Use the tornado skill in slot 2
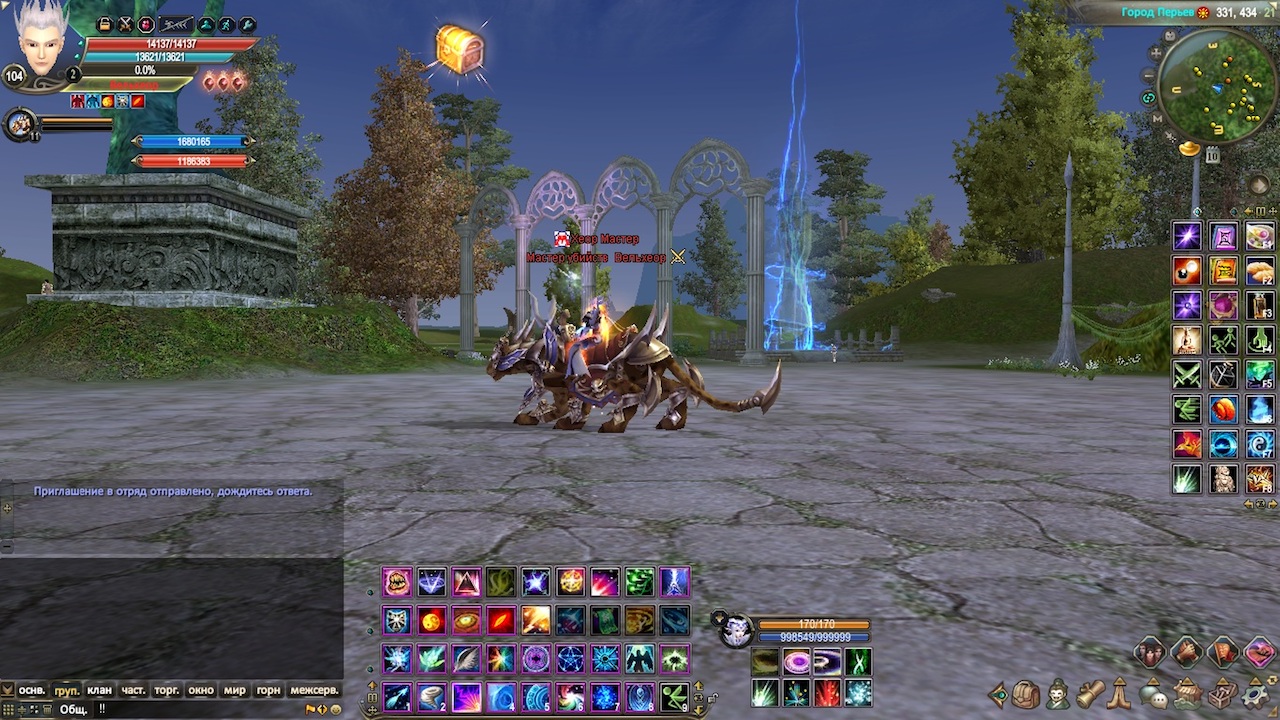 click(432, 696)
